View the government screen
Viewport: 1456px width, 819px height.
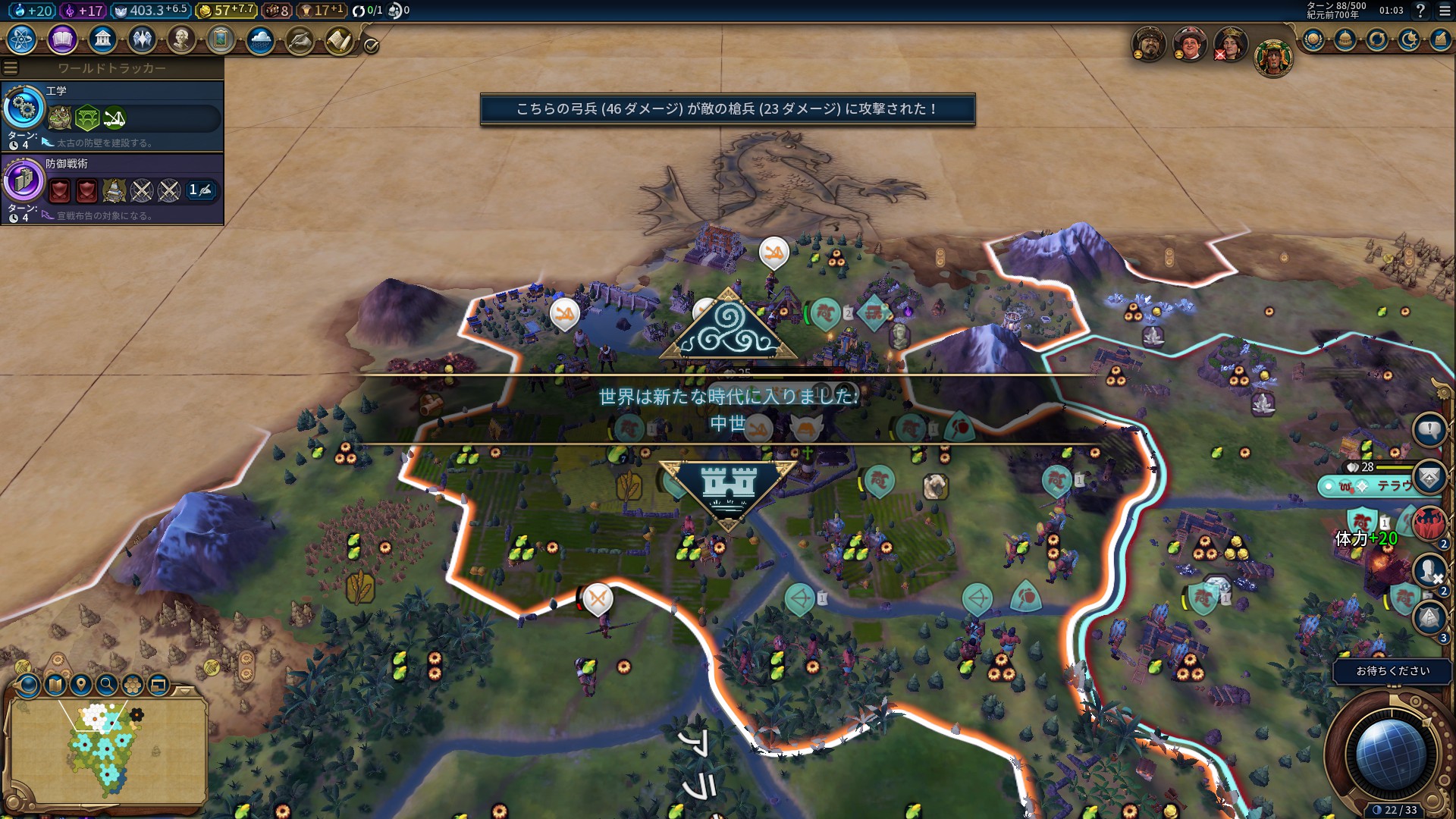click(x=102, y=39)
